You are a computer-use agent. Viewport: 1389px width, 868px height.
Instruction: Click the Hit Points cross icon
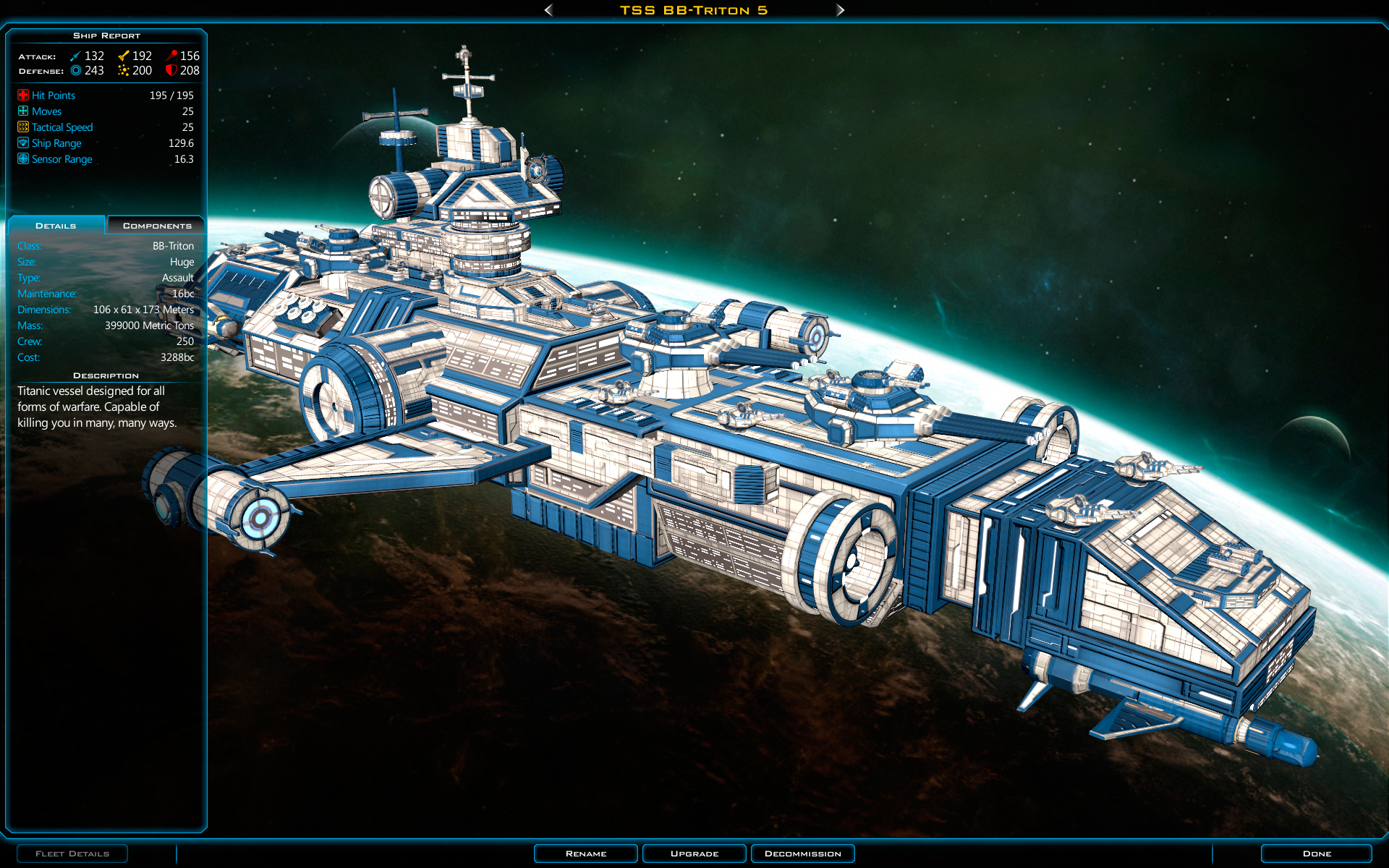point(22,95)
